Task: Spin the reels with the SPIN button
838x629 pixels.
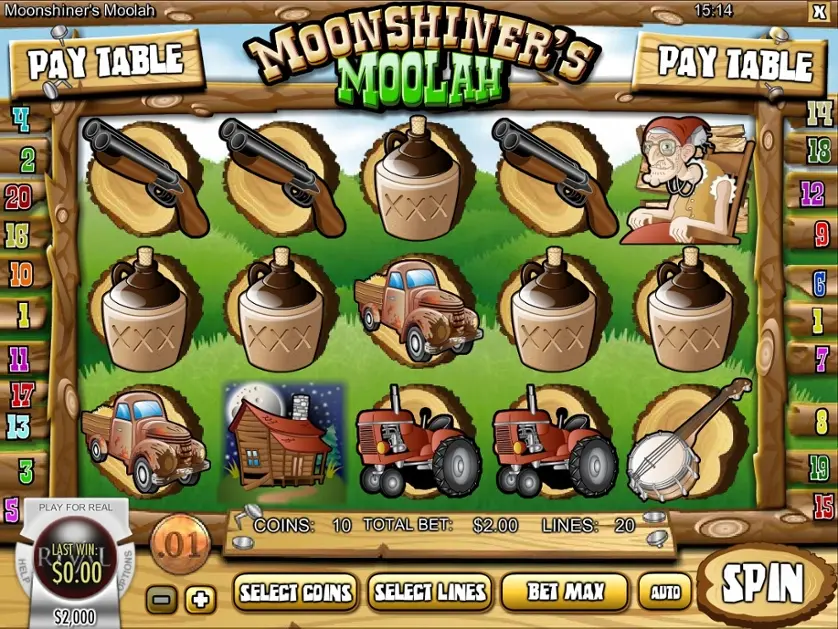Action: click(762, 581)
